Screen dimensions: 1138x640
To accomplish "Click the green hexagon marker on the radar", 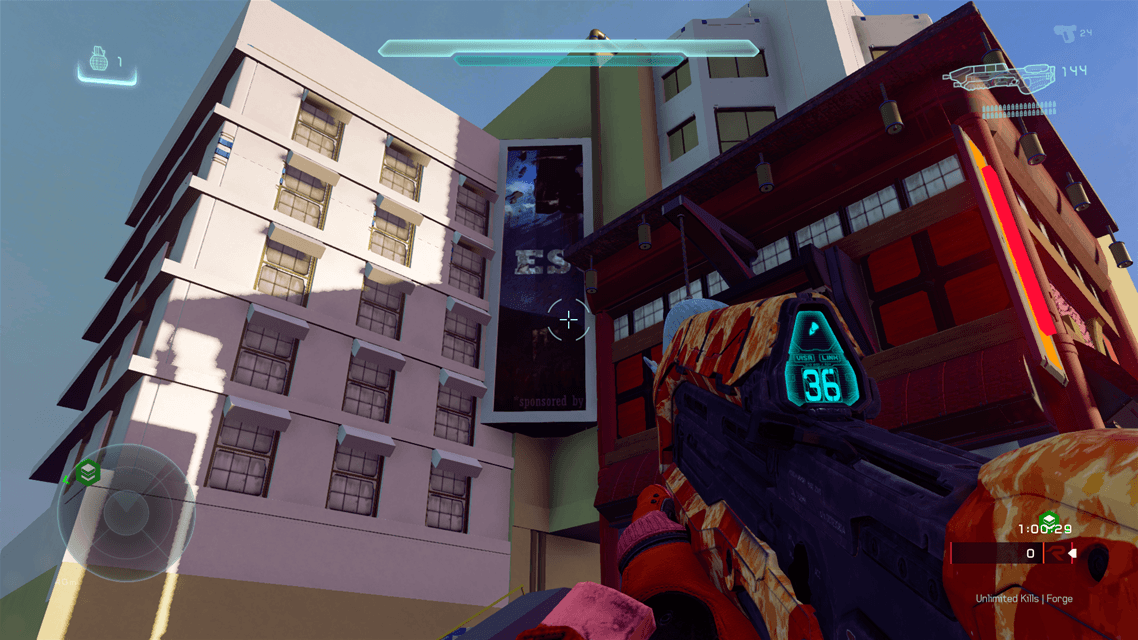I will tap(88, 472).
